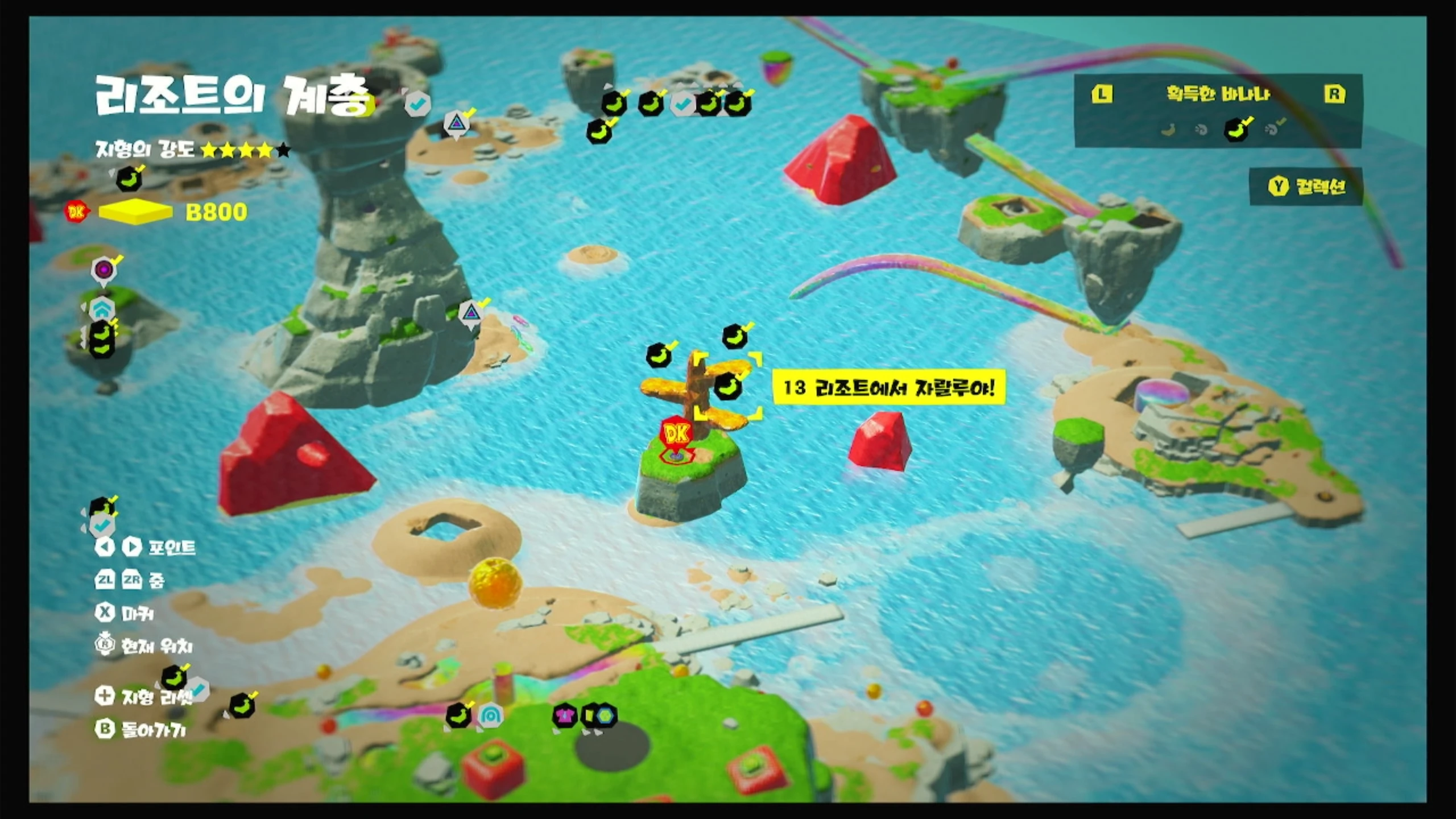Pick the purple orb marker with checkmark
This screenshot has height=819, width=1456.
[x=104, y=270]
